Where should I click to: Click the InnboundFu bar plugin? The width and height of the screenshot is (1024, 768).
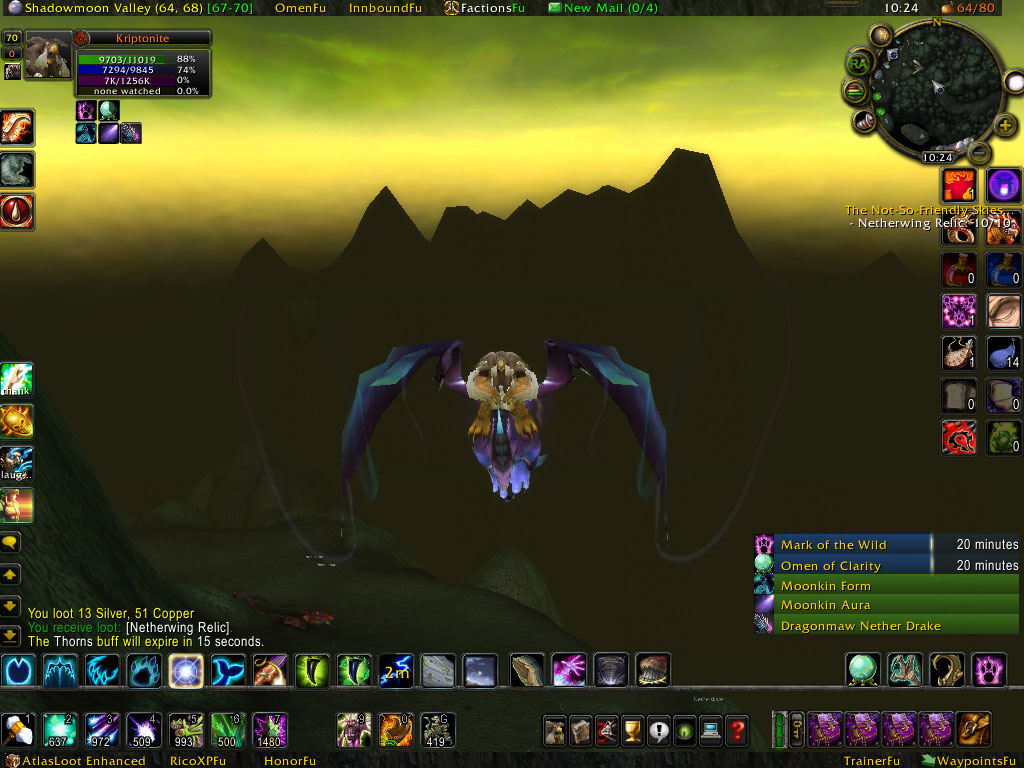pyautogui.click(x=385, y=8)
